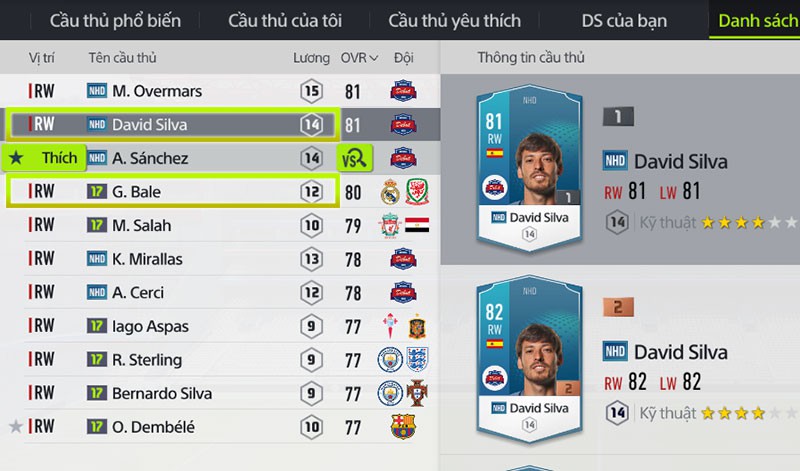The height and width of the screenshot is (471, 800).
Task: Compare A. Sánchez with the VS icon
Action: (x=353, y=158)
